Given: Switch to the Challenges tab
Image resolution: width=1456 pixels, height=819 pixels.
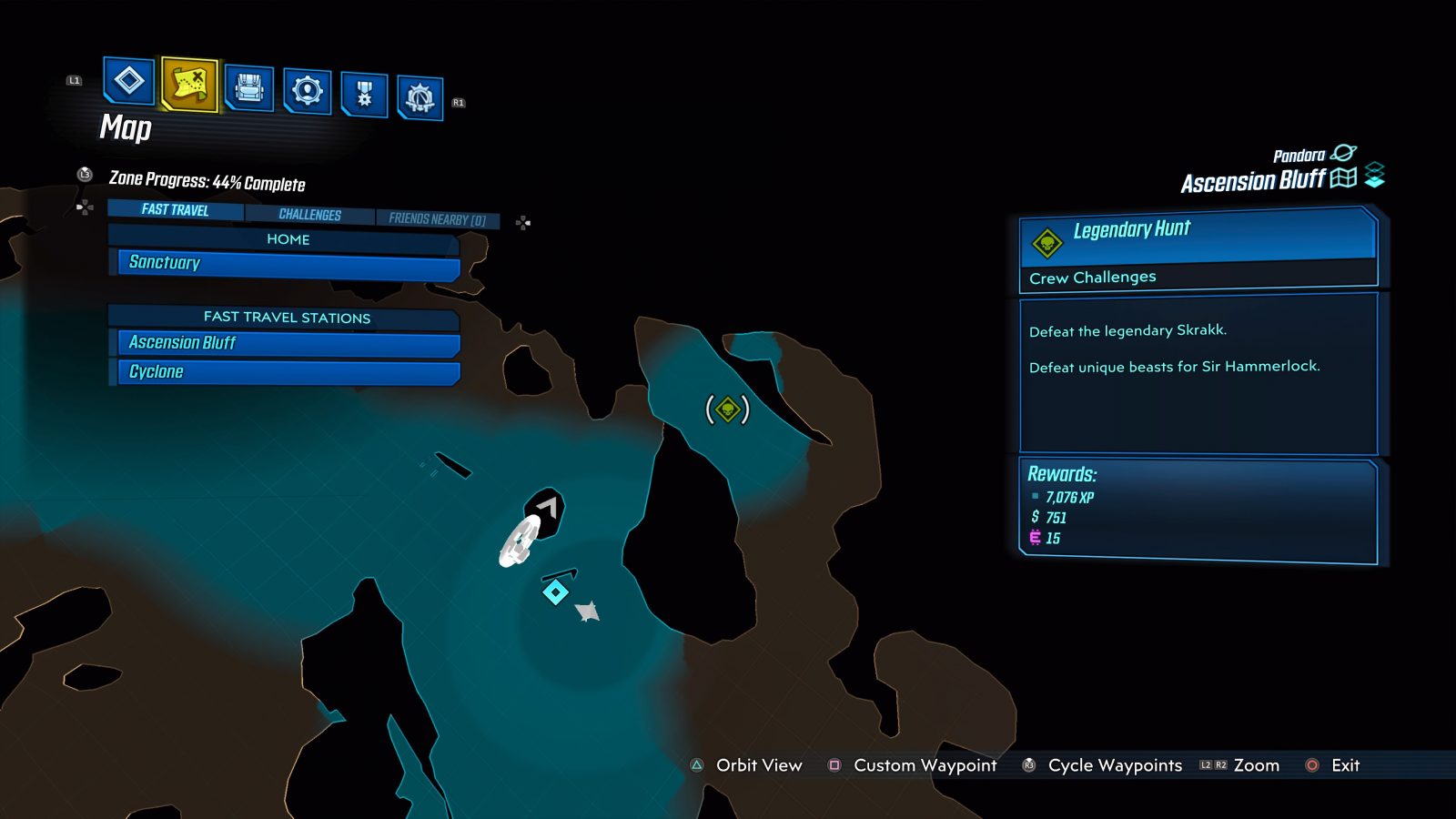Looking at the screenshot, I should point(310,214).
